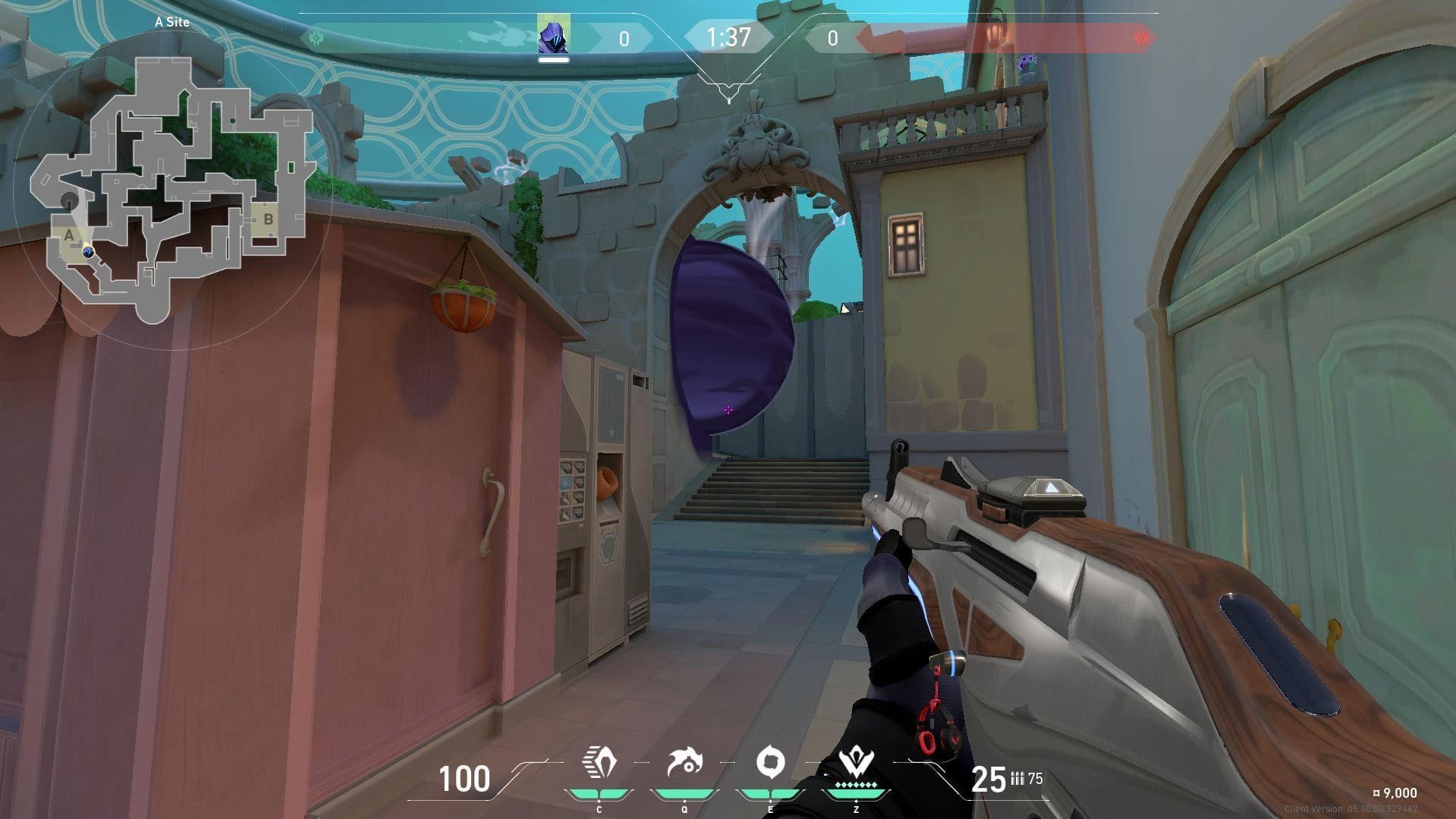
Task: Click the Blindside flash ability icon
Action: pos(687,761)
